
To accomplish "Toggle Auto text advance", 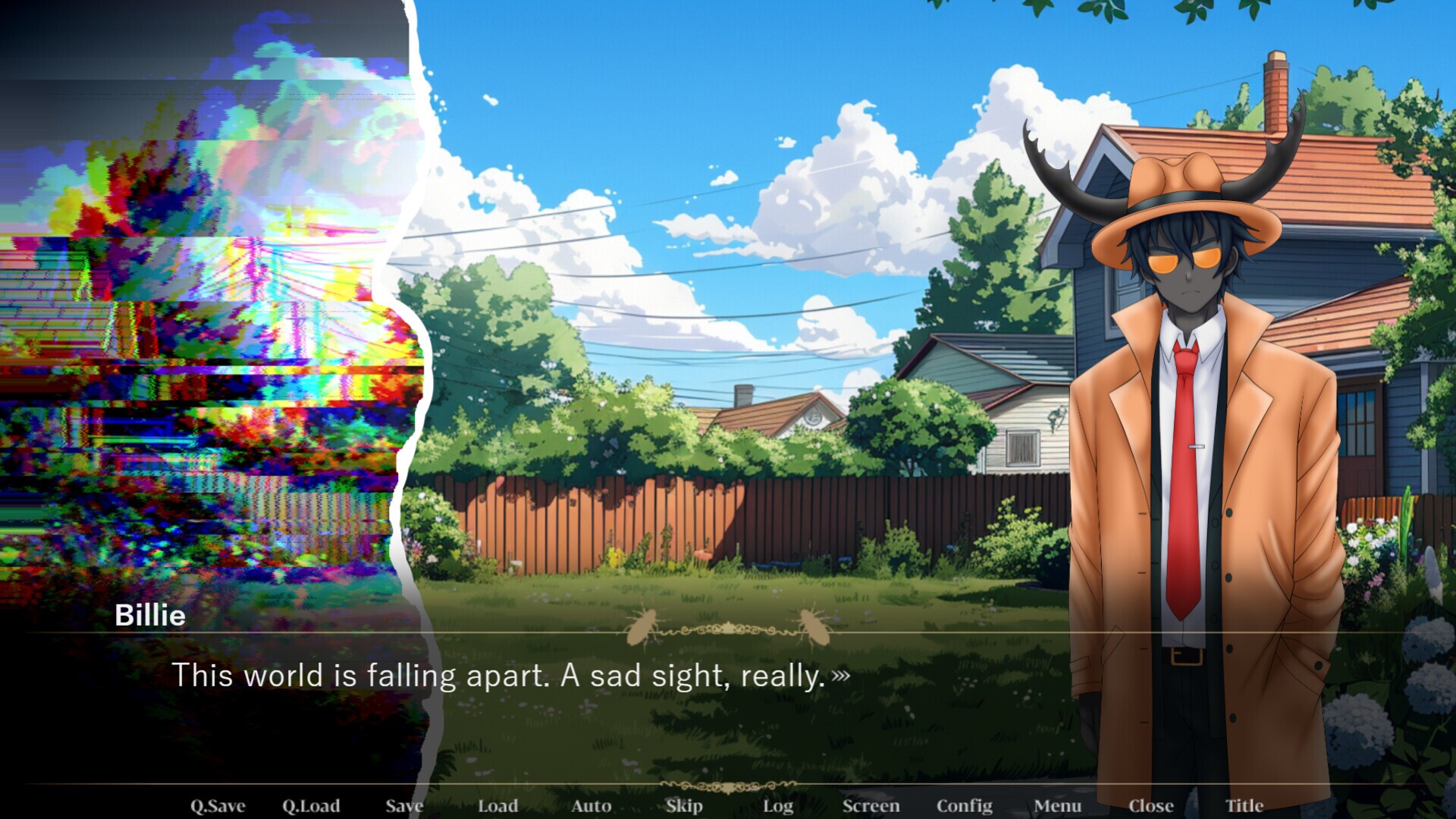I will [591, 805].
